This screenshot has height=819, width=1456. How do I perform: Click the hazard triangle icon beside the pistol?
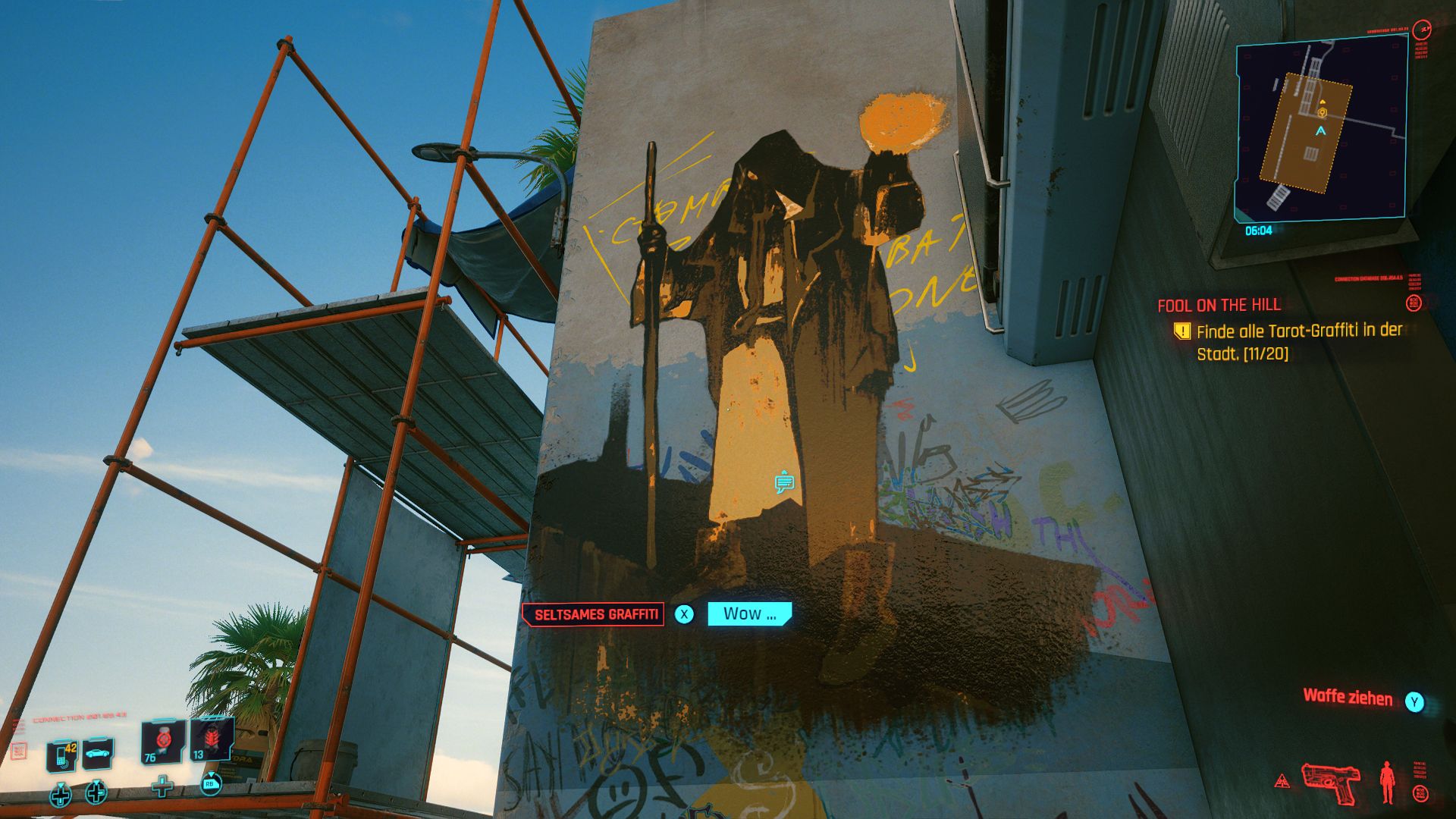pos(1282,781)
